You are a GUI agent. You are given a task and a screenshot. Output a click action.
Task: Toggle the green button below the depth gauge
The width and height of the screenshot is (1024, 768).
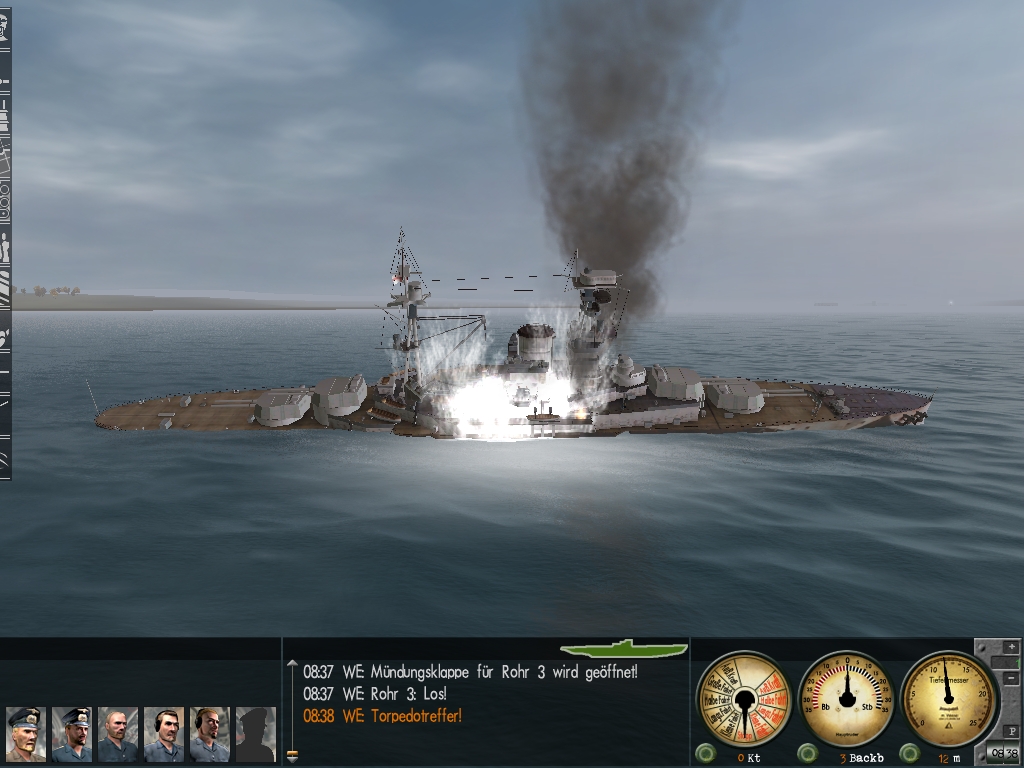pyautogui.click(x=909, y=753)
